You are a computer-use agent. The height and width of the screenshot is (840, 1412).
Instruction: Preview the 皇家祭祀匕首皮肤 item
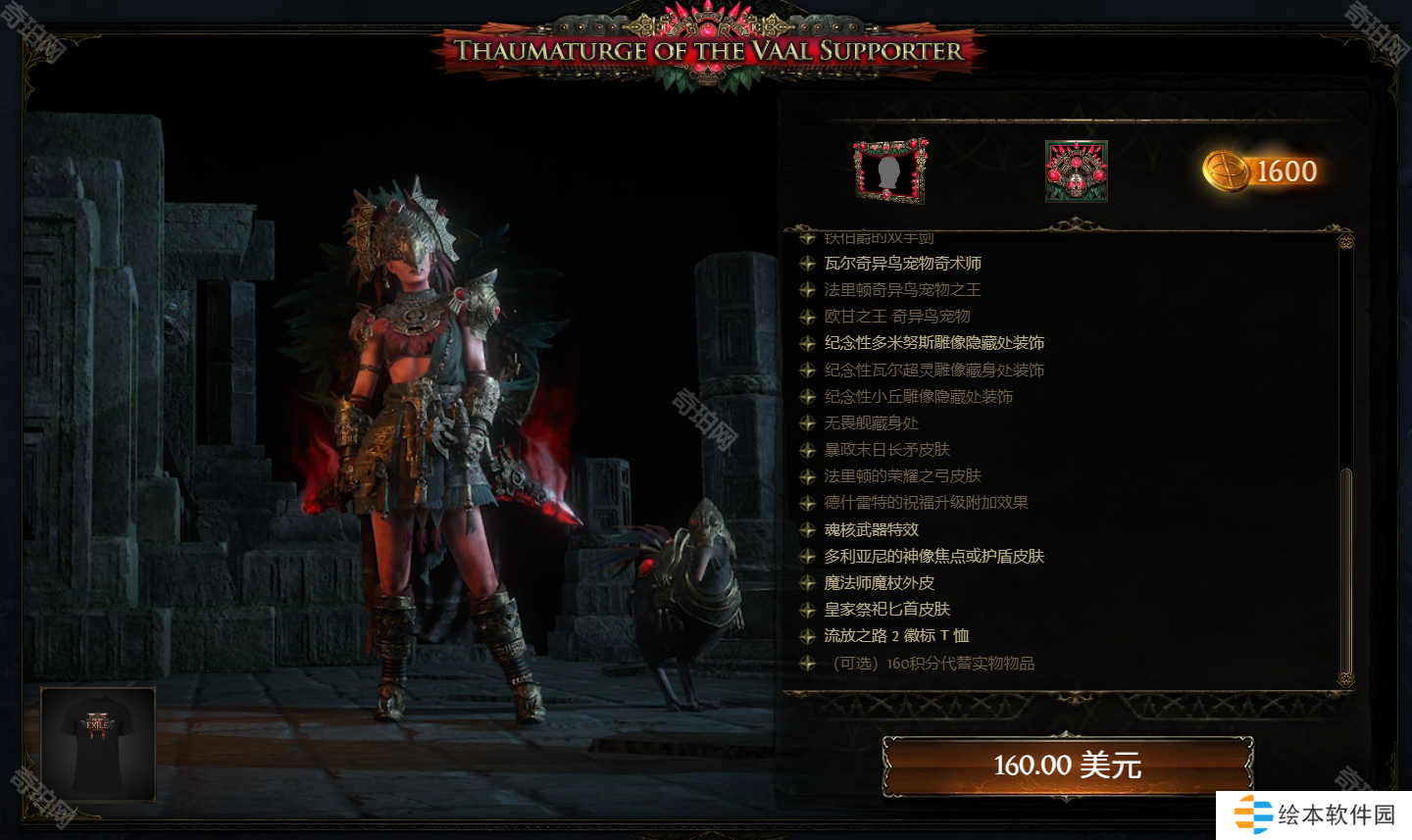click(x=886, y=610)
